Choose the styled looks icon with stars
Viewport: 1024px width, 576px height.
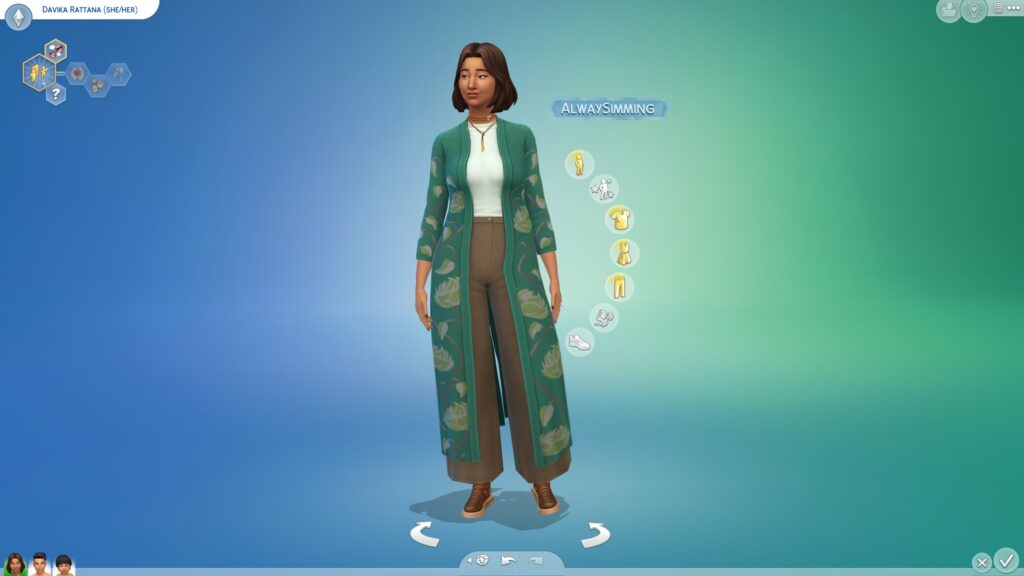coord(603,188)
